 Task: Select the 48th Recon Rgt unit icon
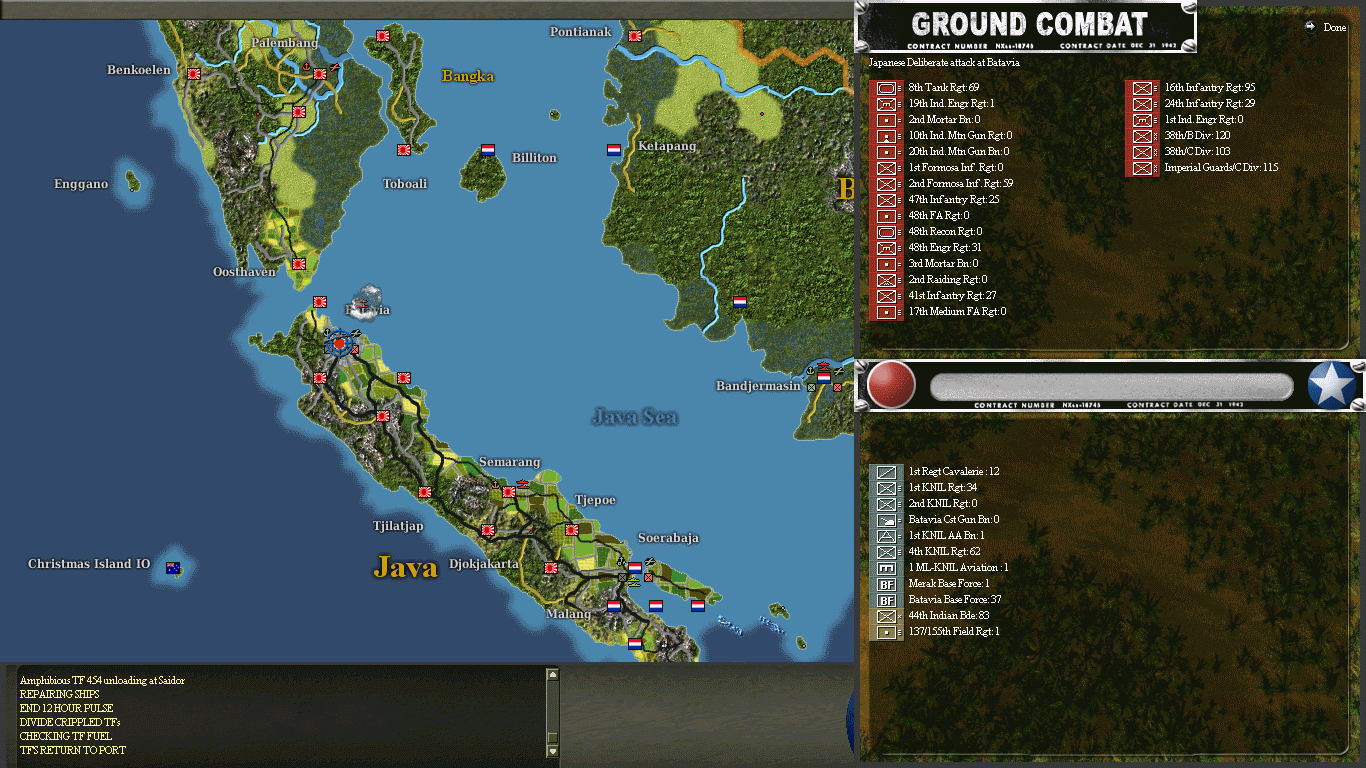click(x=885, y=231)
